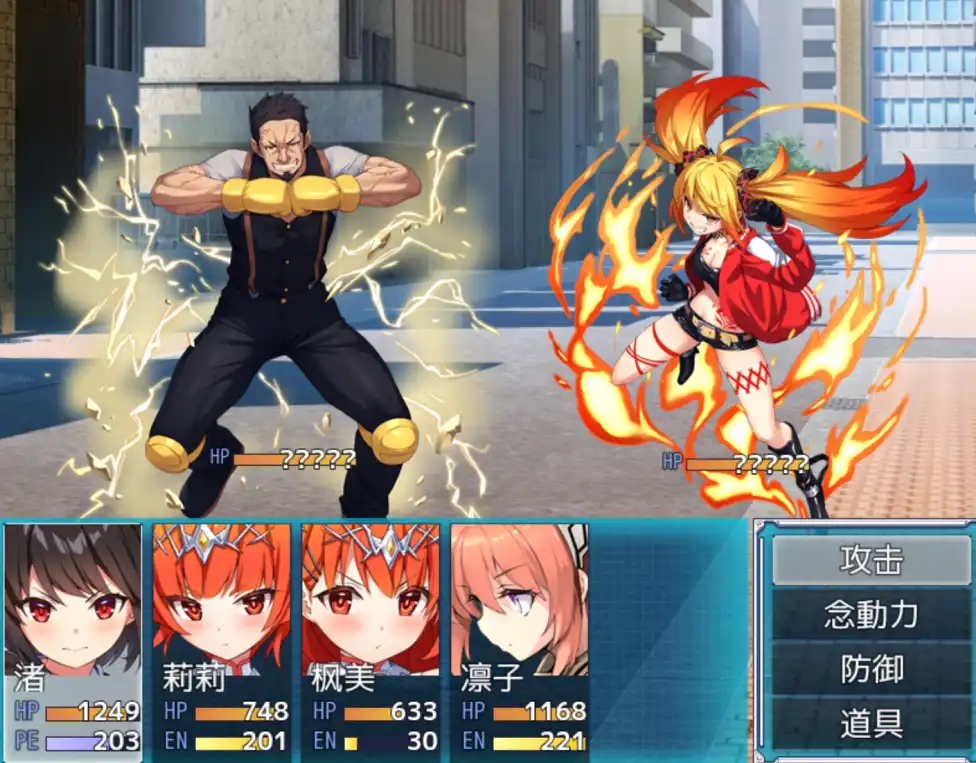Select party member 渚's portrait

coord(73,600)
